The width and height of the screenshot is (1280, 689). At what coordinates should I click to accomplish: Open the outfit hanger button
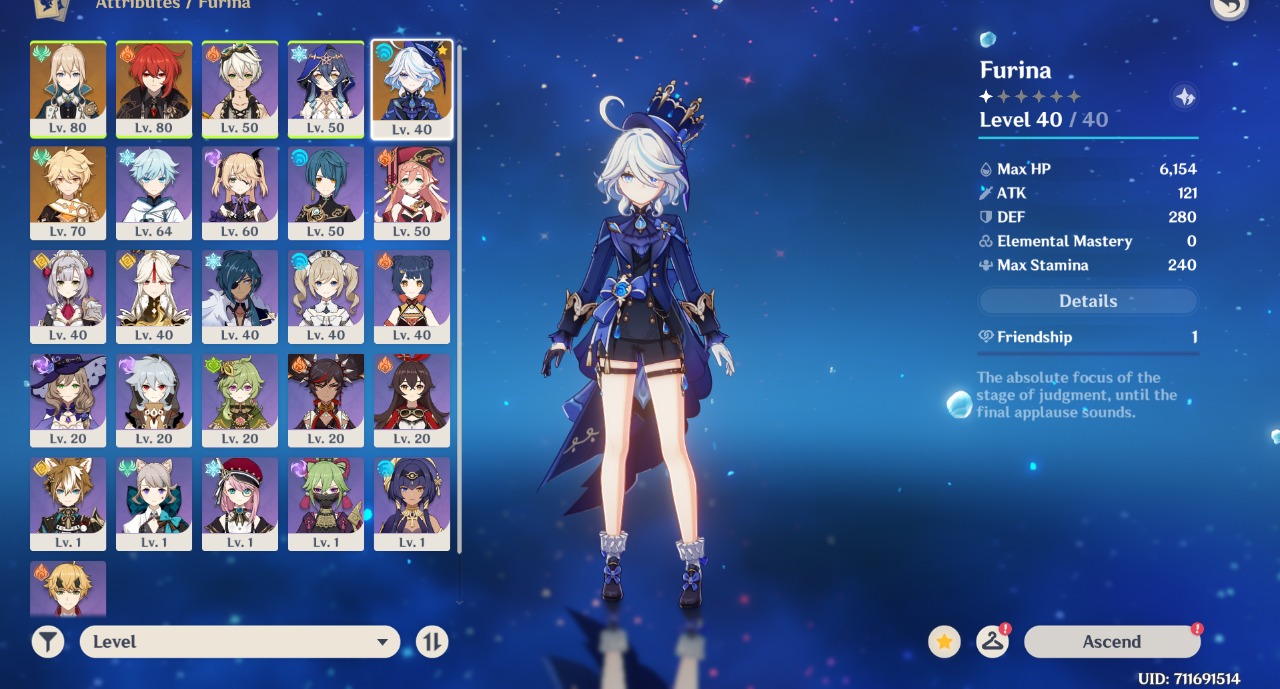click(992, 642)
